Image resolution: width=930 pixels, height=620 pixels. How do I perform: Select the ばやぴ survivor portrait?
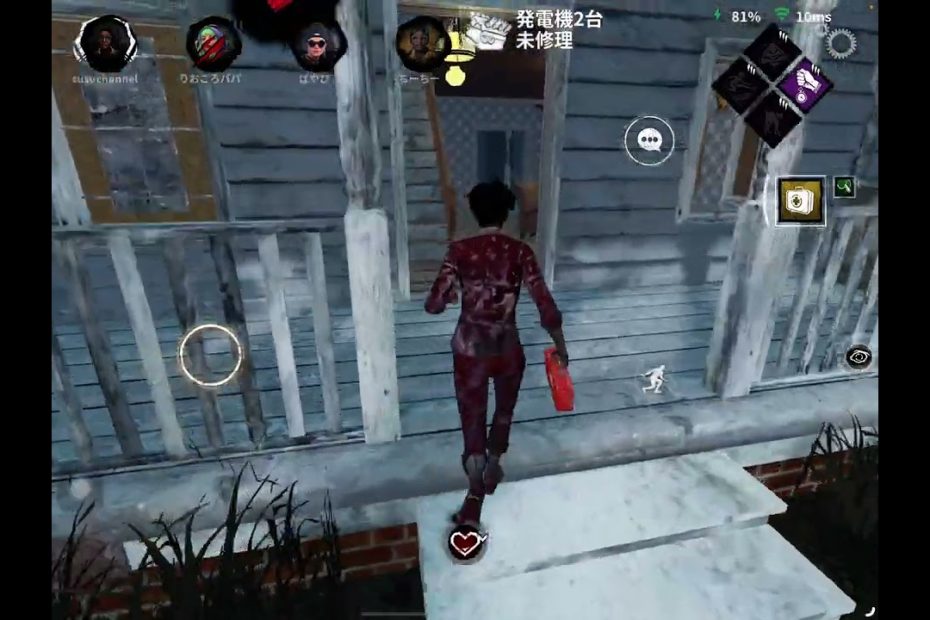[x=318, y=45]
